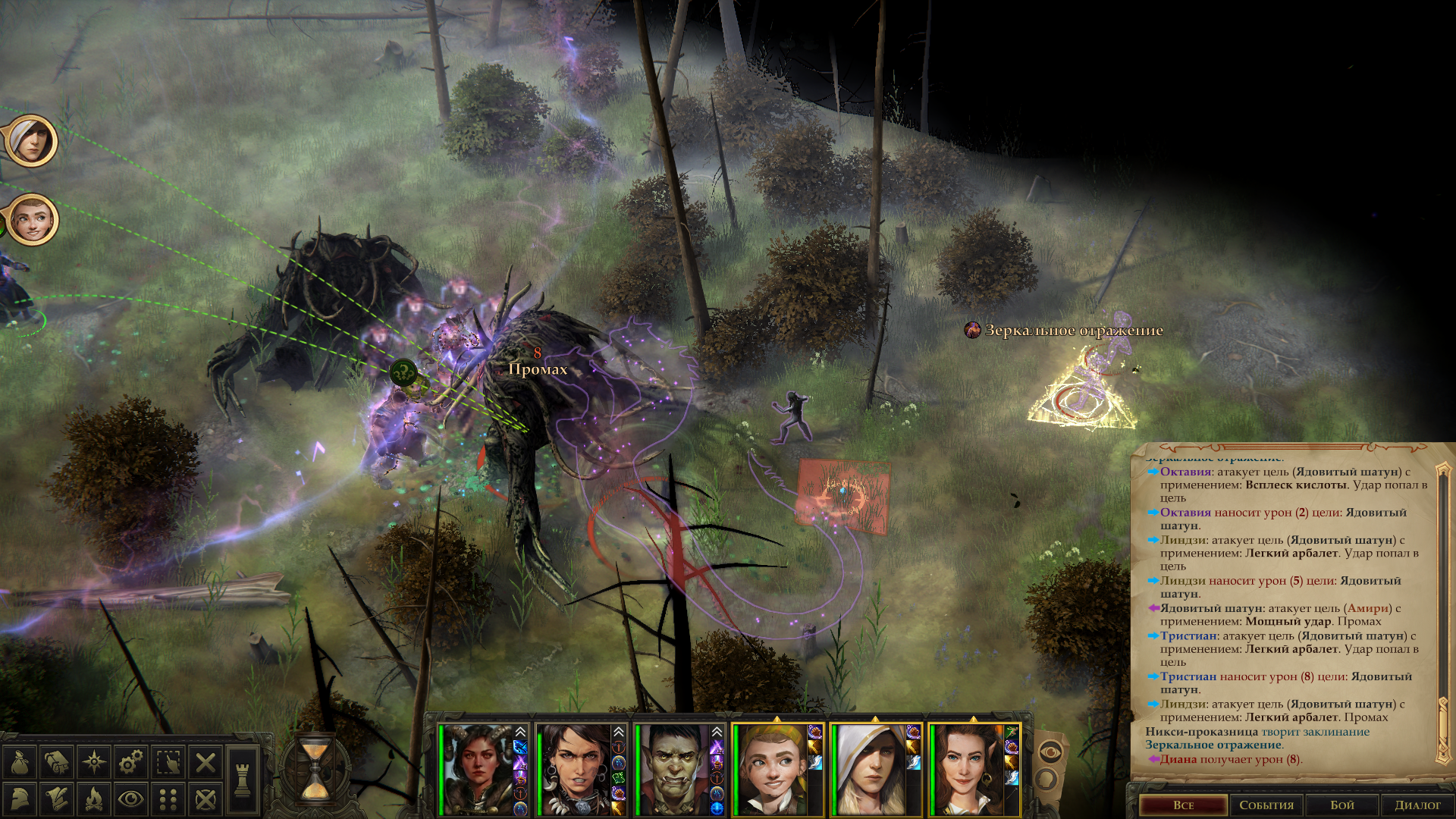Open the map via compass star icon
The image size is (1456, 819).
coord(94,762)
